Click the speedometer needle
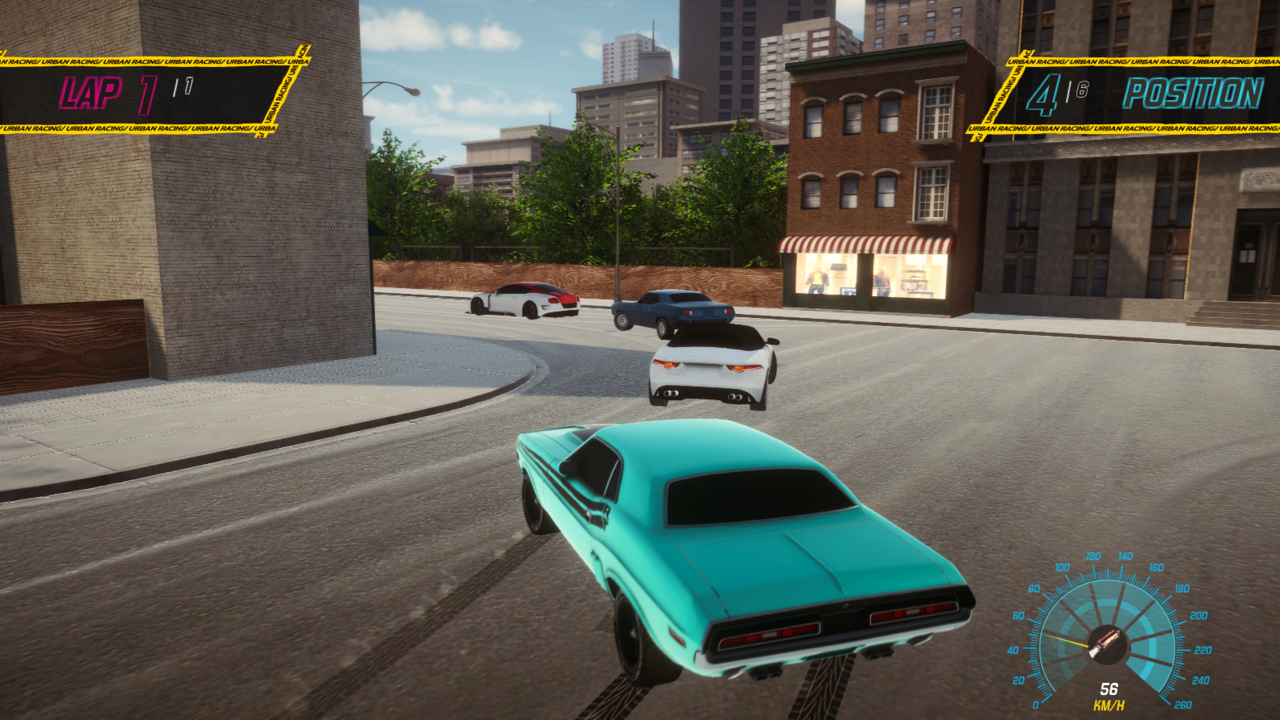The image size is (1280, 720). 1065,640
